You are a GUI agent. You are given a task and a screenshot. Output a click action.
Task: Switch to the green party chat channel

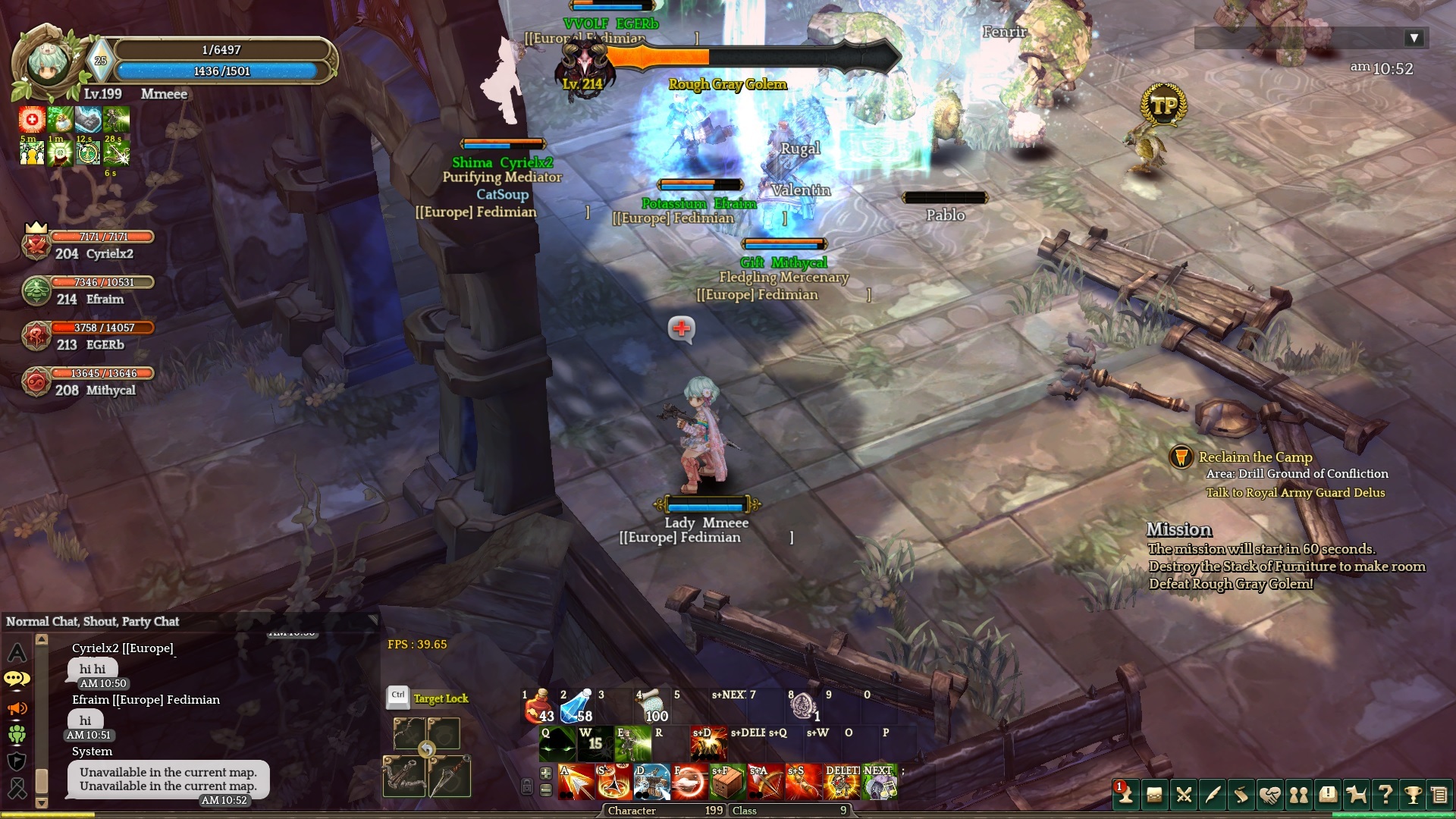tap(17, 734)
